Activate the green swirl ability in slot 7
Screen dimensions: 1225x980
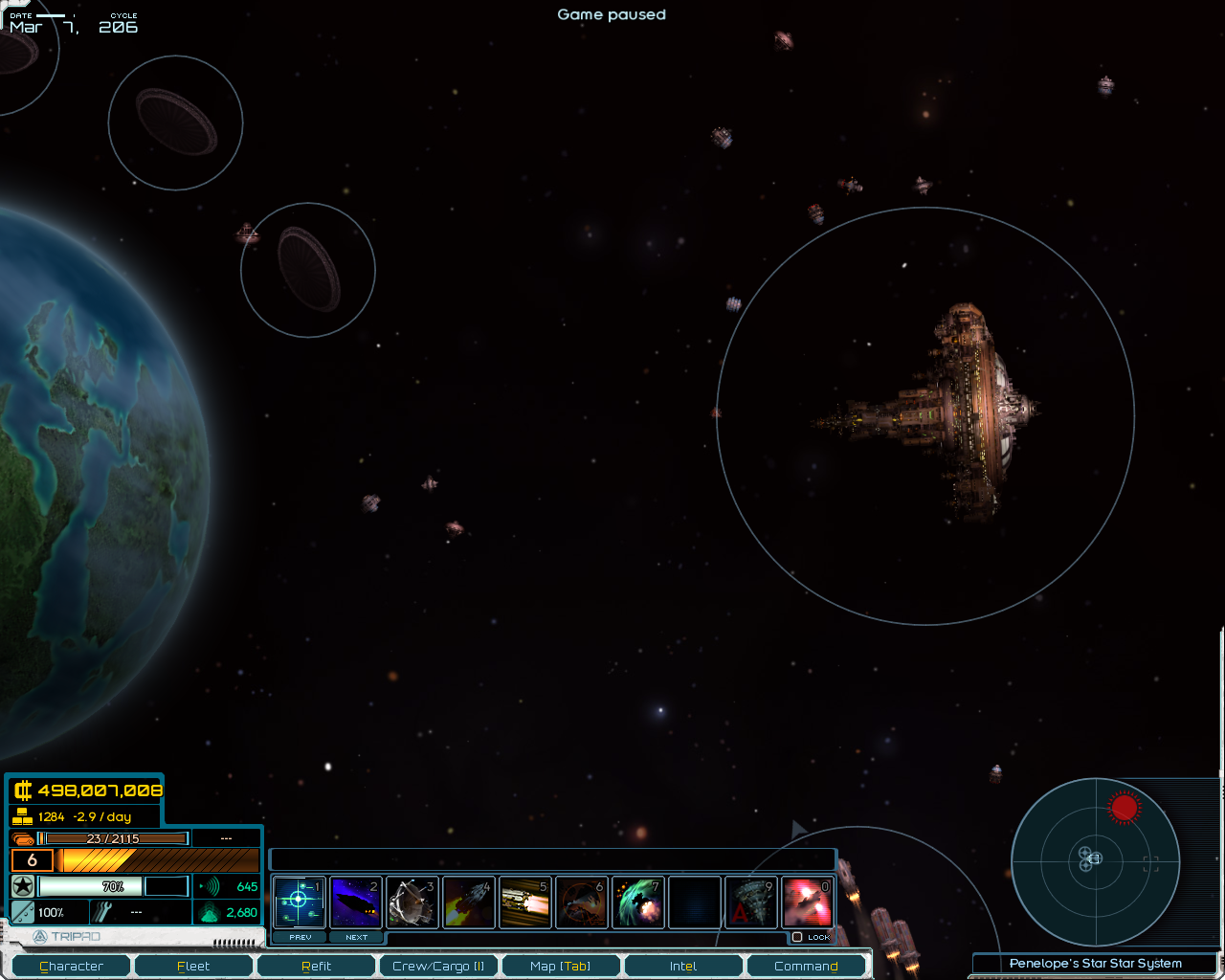638,901
